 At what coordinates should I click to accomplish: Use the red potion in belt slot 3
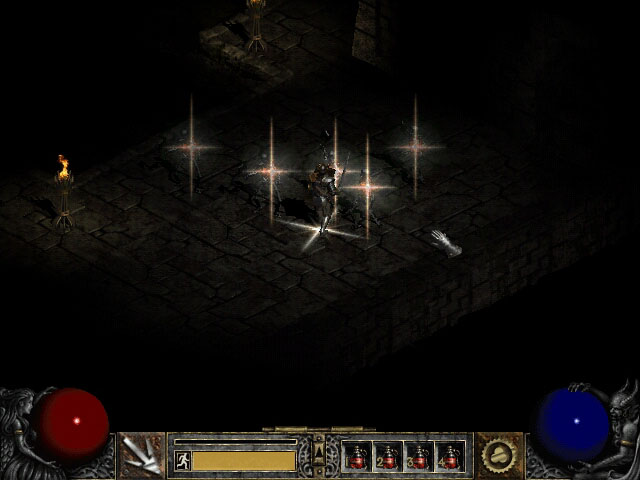pos(419,457)
